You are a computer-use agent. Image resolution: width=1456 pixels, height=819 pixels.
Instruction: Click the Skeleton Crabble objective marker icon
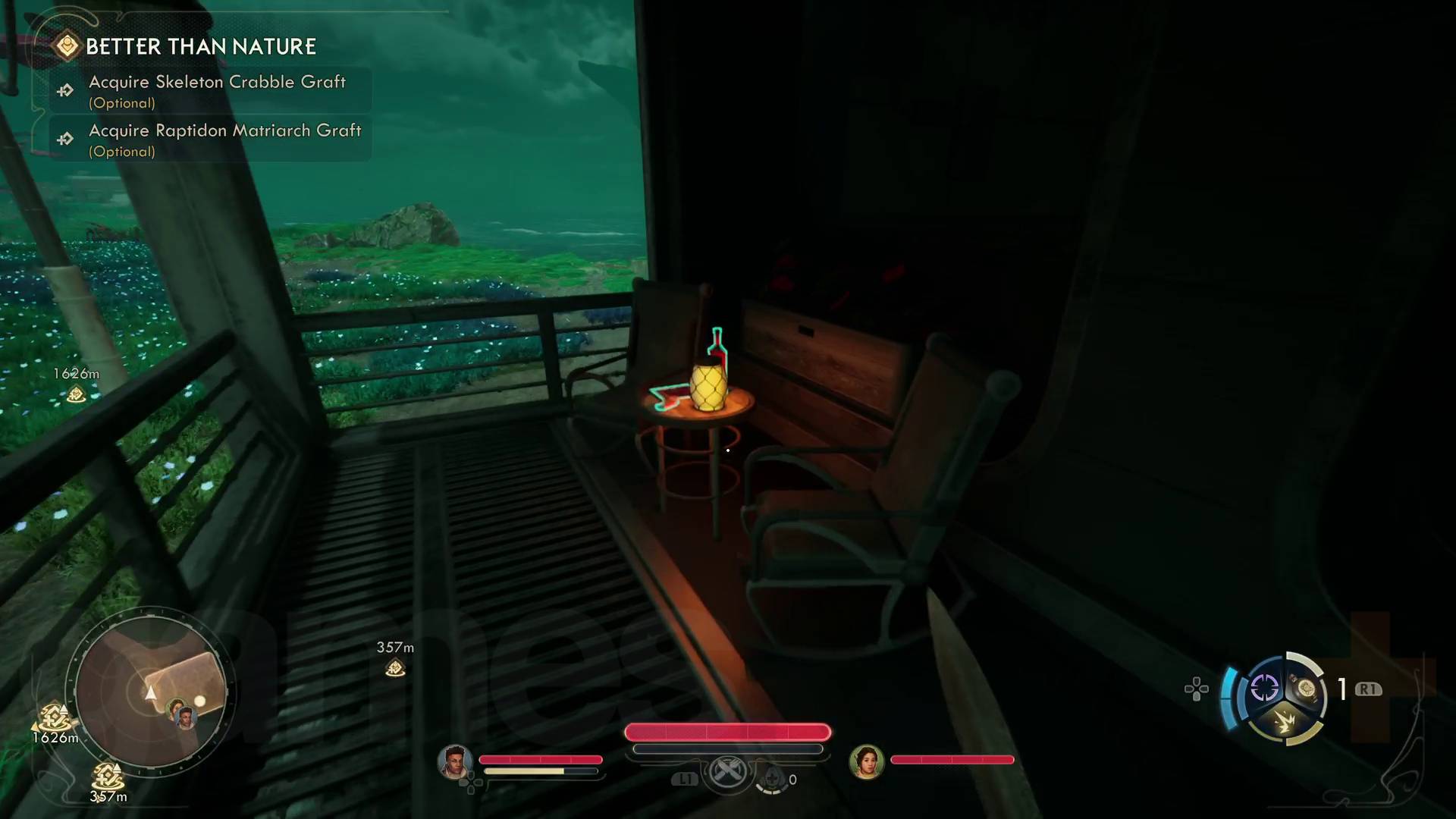point(64,89)
